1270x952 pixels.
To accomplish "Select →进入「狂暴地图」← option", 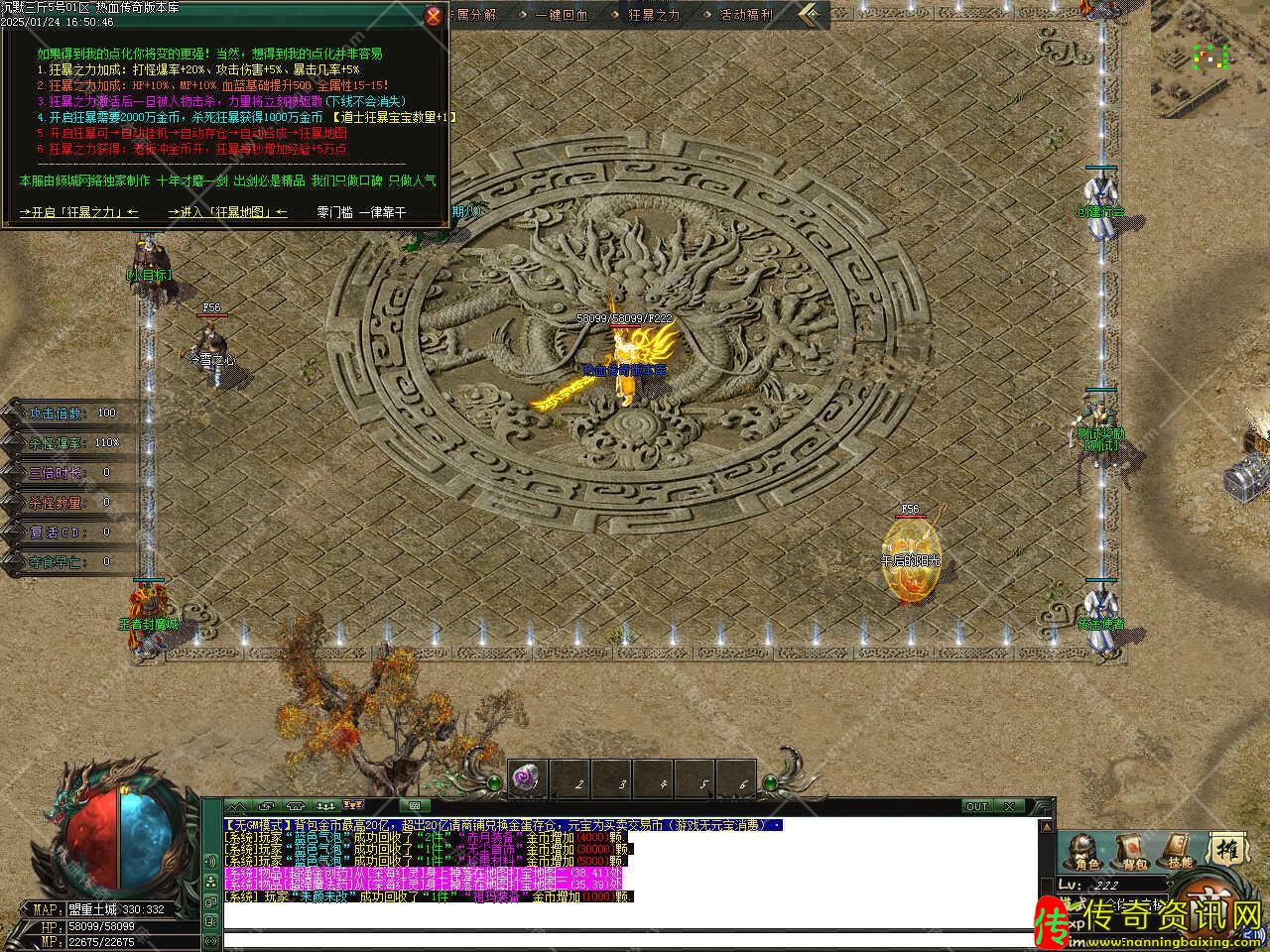I will [x=228, y=212].
